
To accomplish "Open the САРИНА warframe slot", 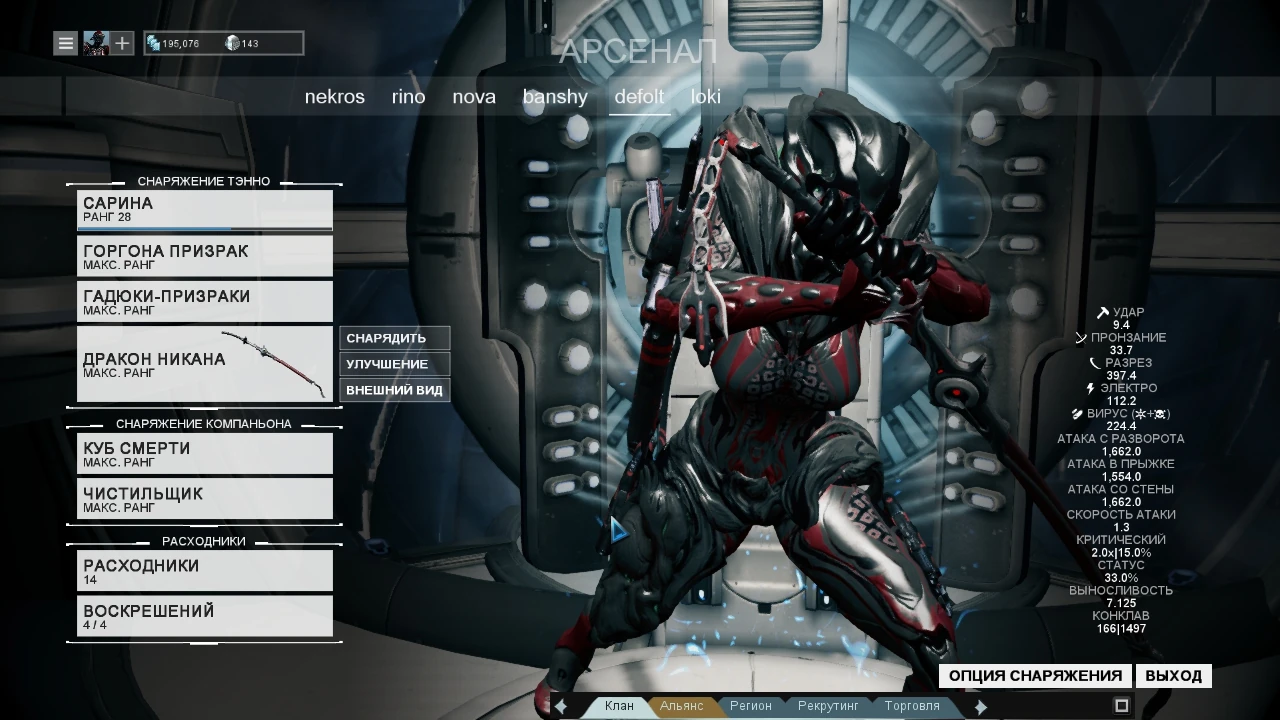I will [205, 210].
